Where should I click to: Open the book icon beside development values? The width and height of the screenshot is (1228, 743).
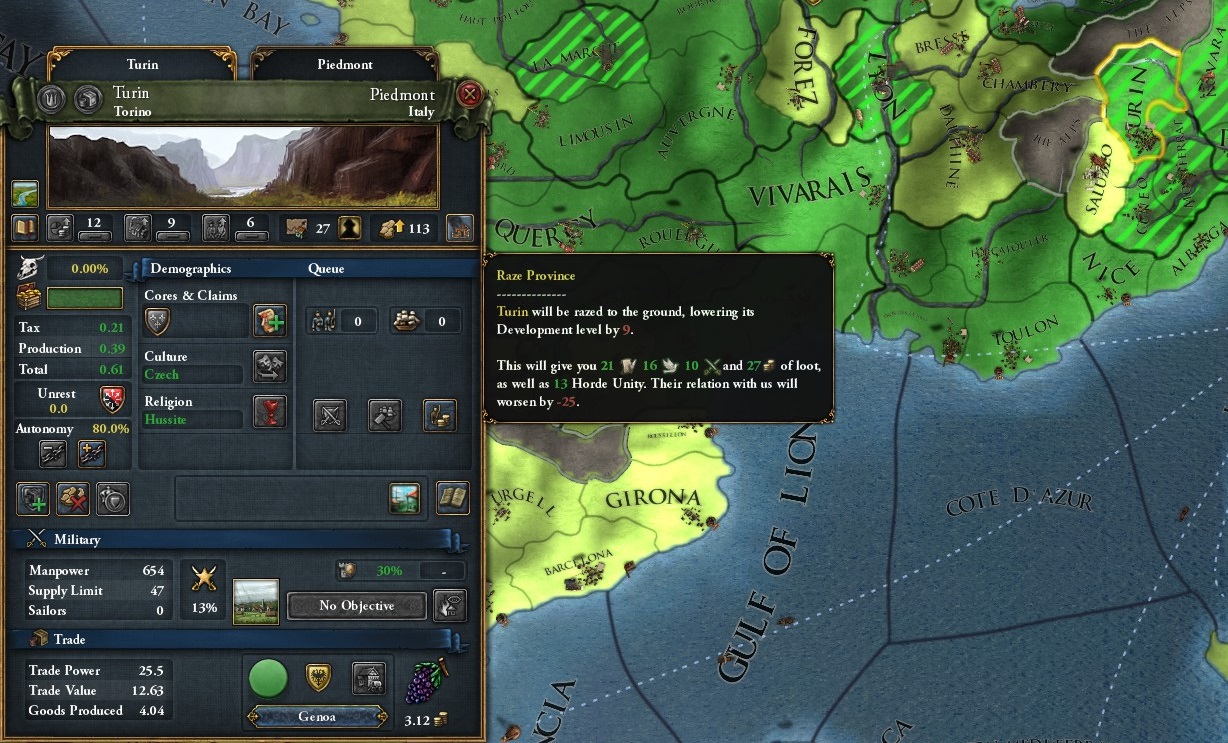tap(25, 228)
